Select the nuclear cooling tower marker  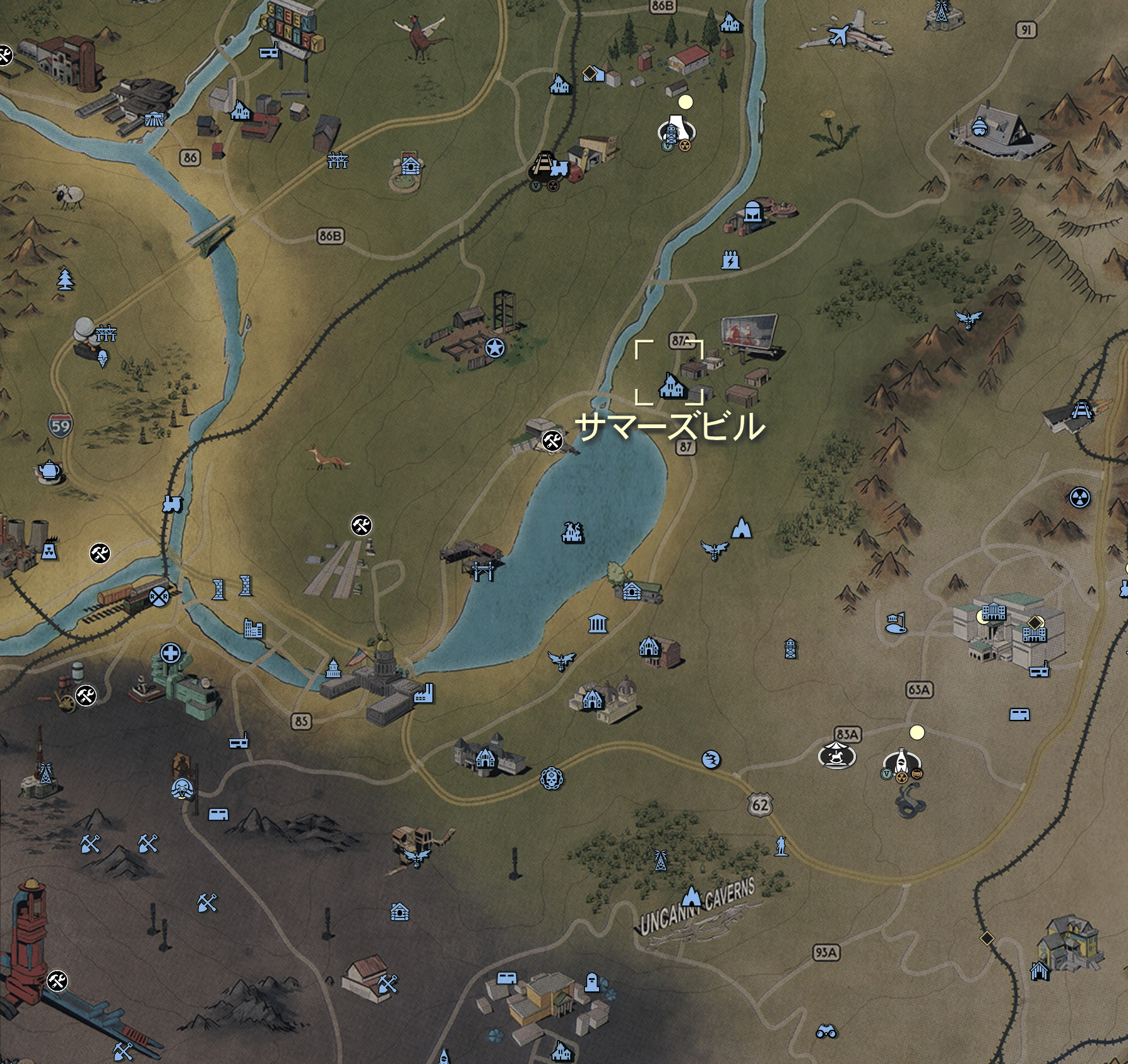[x=49, y=549]
